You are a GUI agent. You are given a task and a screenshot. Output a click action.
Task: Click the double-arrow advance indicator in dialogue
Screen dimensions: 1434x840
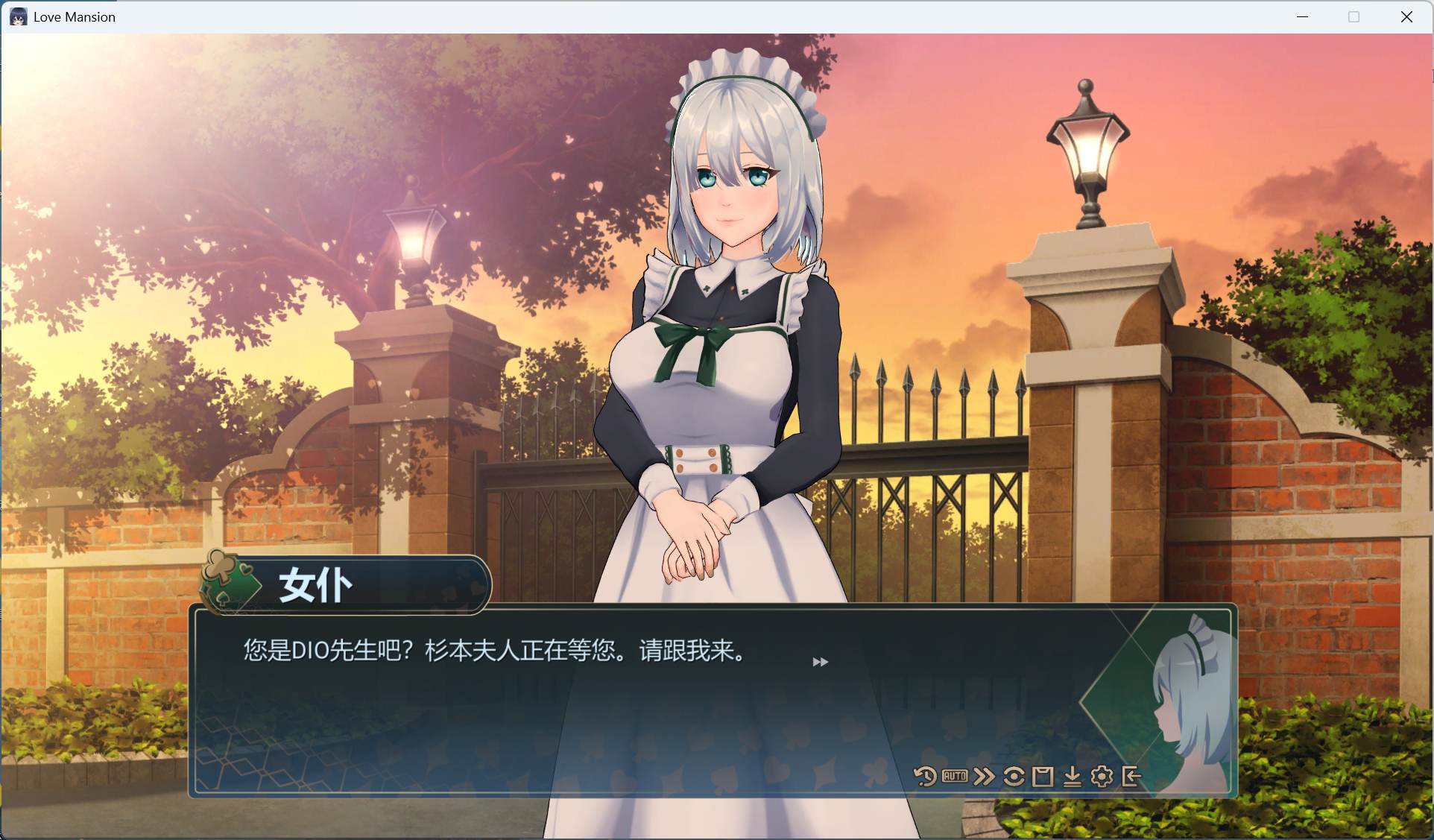821,661
